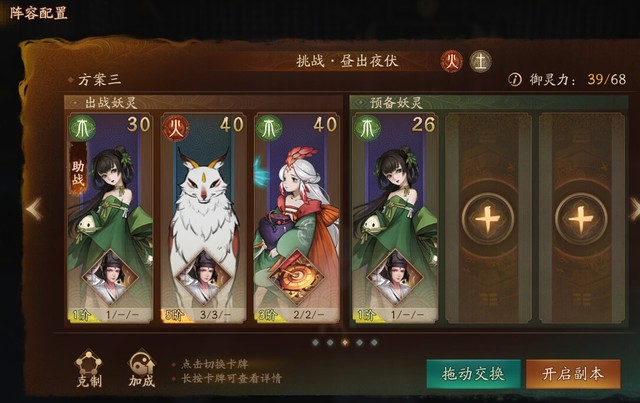Open the 御灵力 info icon
The image size is (640, 403).
pos(515,80)
